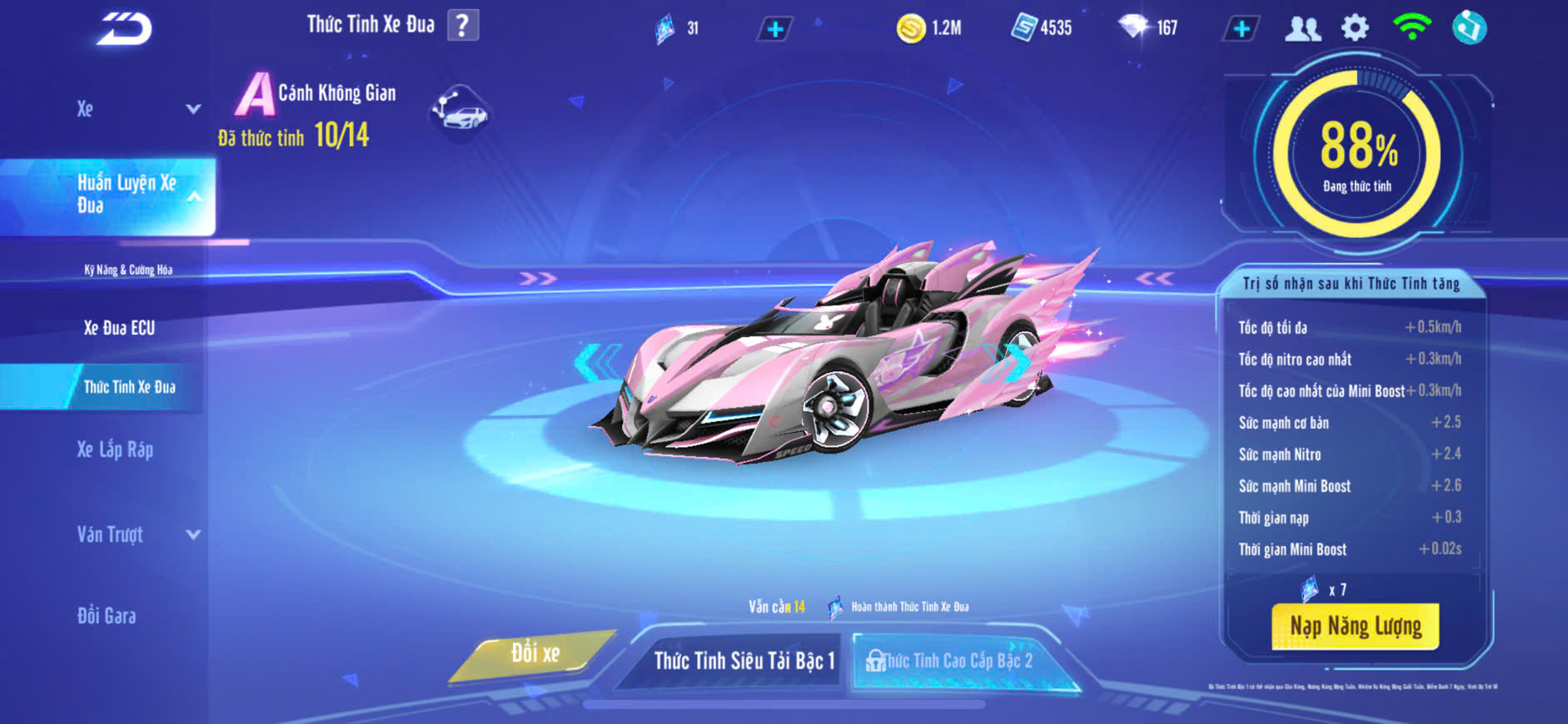Switch to Thức Tỉnh Siêu Tải Bậc 1 tab

[x=743, y=661]
